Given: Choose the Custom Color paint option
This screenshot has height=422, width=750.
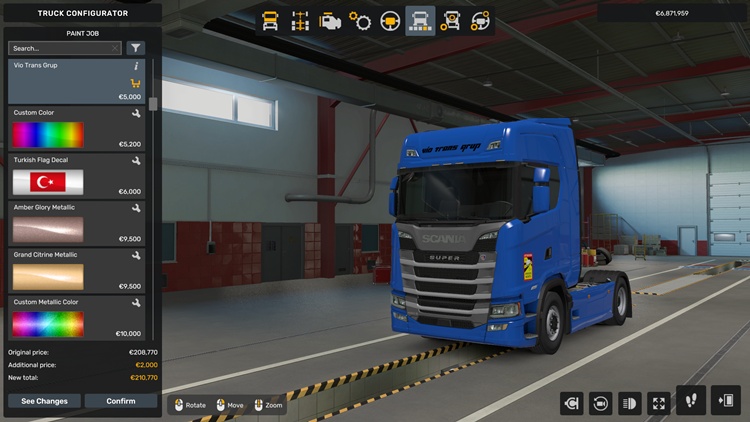Looking at the screenshot, I should coord(76,129).
